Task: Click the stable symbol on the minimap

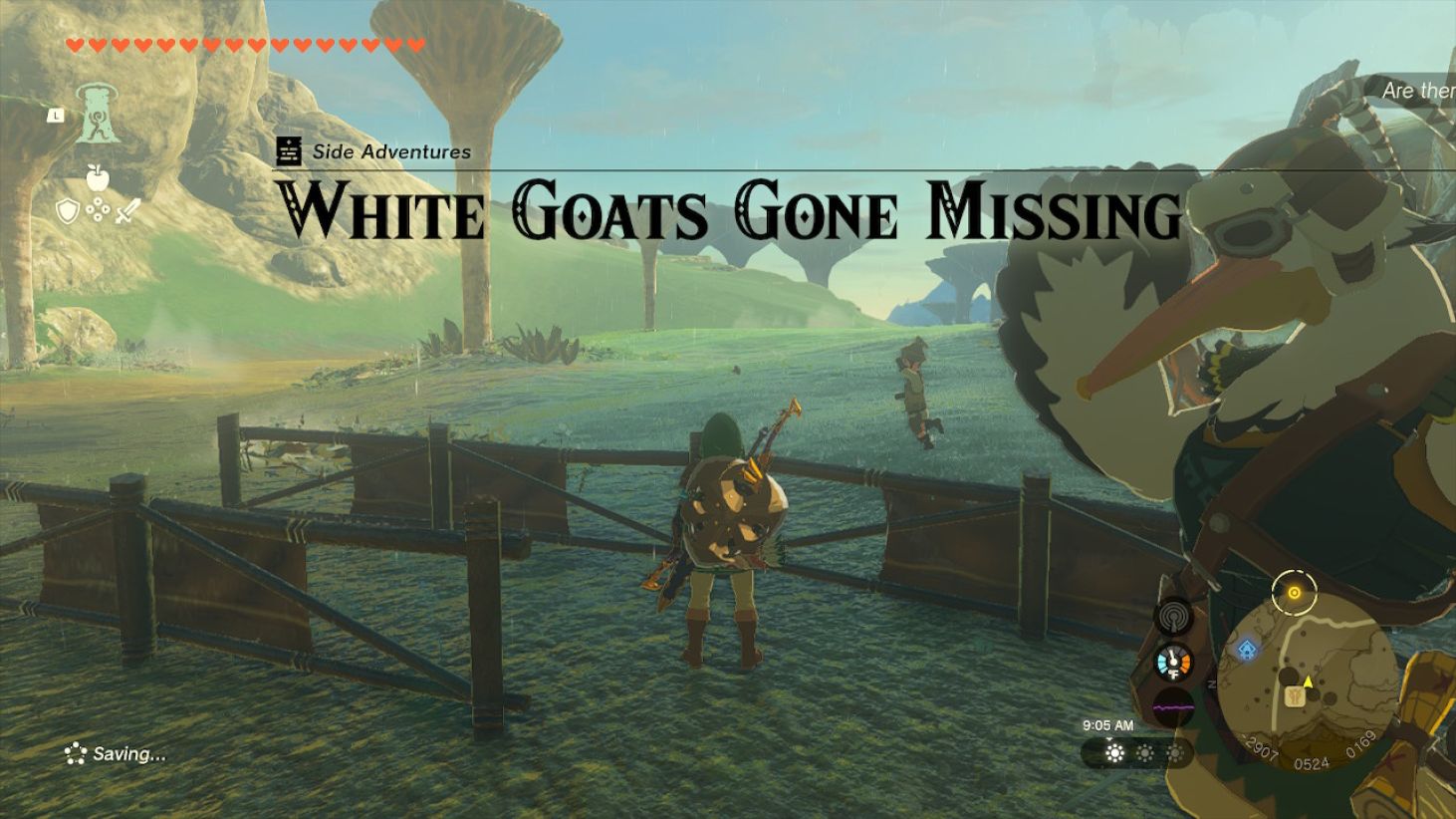Action: [1295, 696]
